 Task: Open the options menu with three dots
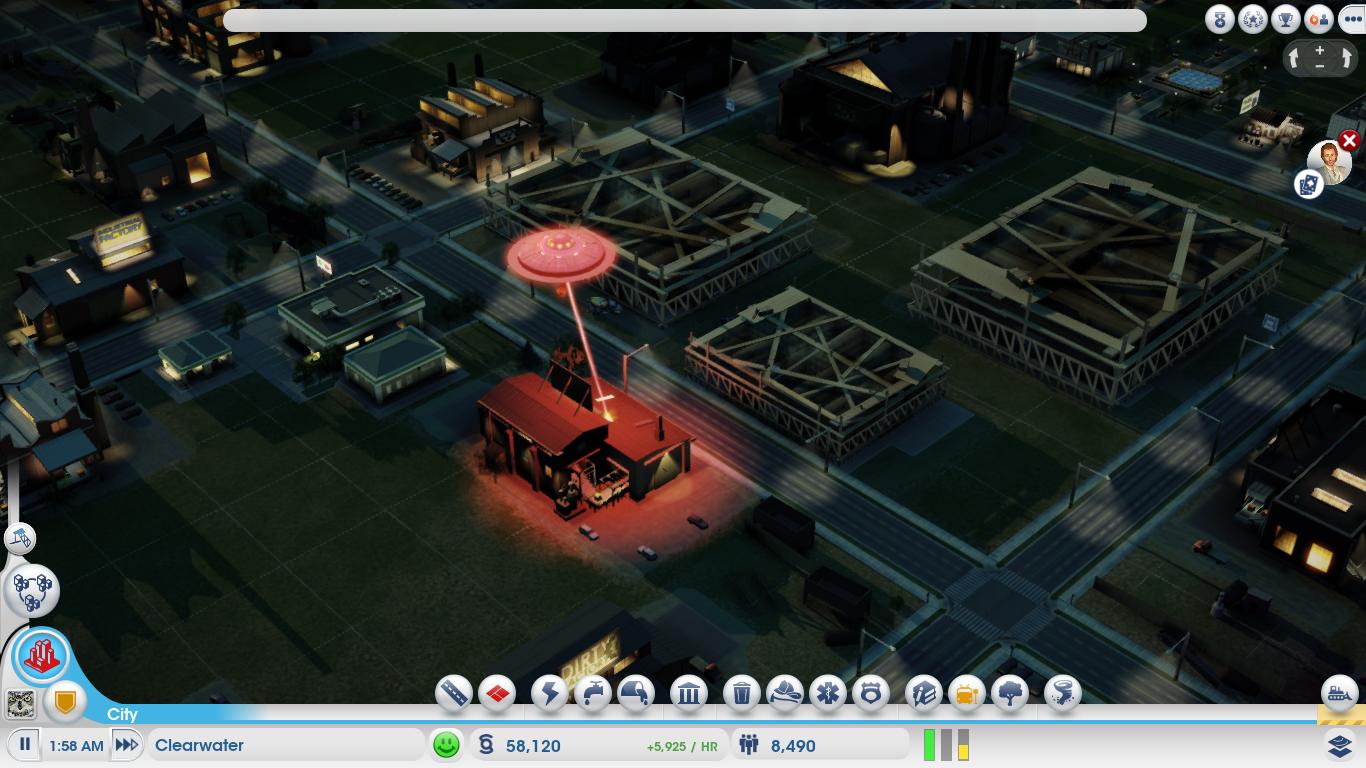pyautogui.click(x=1352, y=19)
